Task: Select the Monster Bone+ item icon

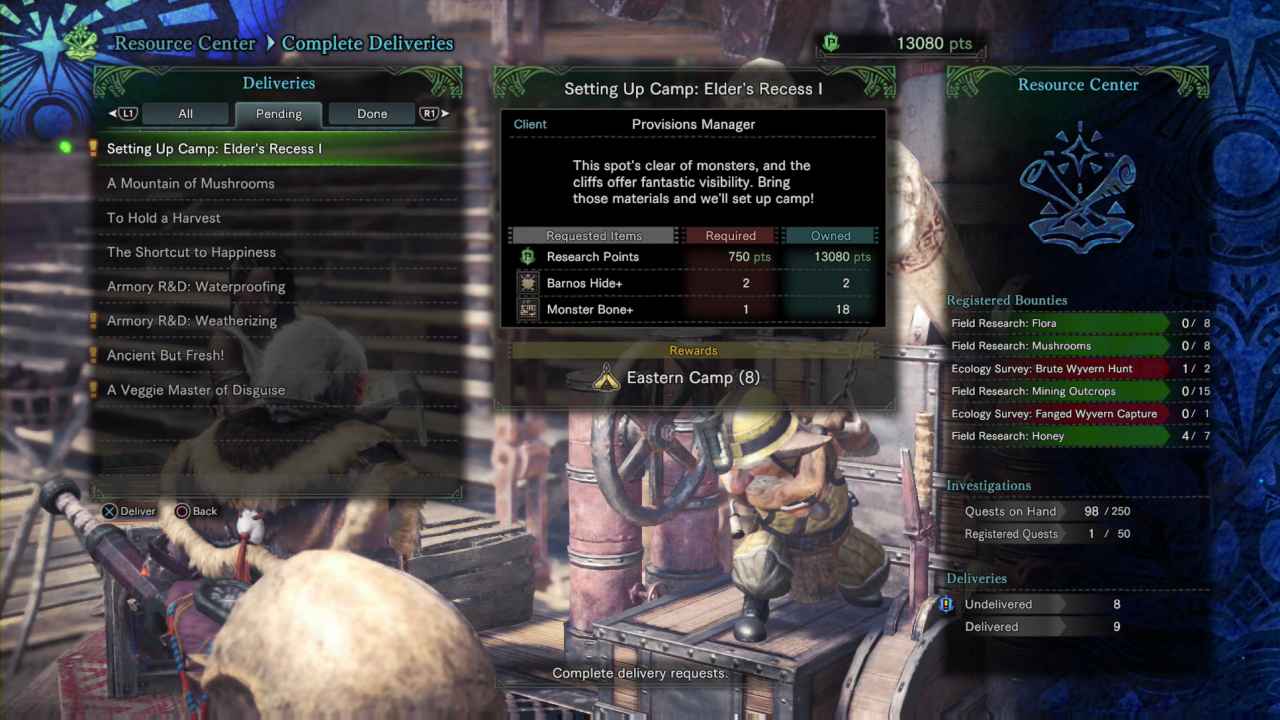Action: pyautogui.click(x=529, y=309)
